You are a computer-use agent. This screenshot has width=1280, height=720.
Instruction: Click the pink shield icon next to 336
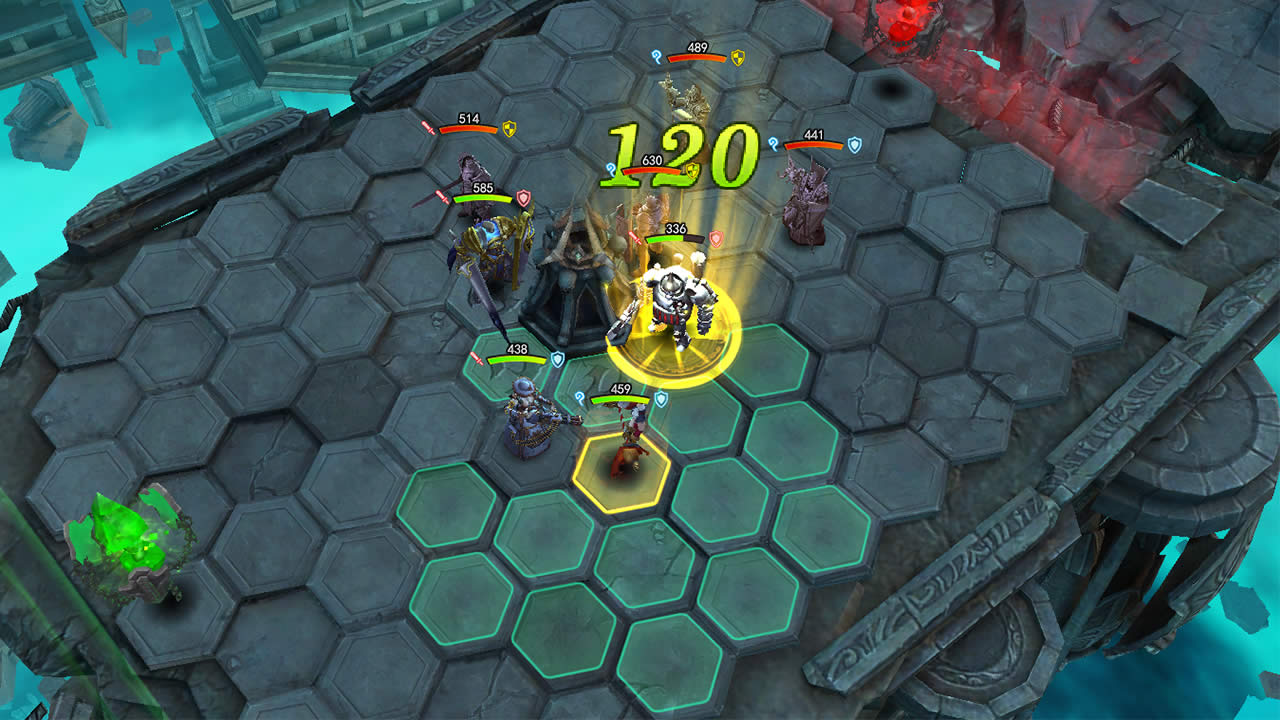[715, 238]
